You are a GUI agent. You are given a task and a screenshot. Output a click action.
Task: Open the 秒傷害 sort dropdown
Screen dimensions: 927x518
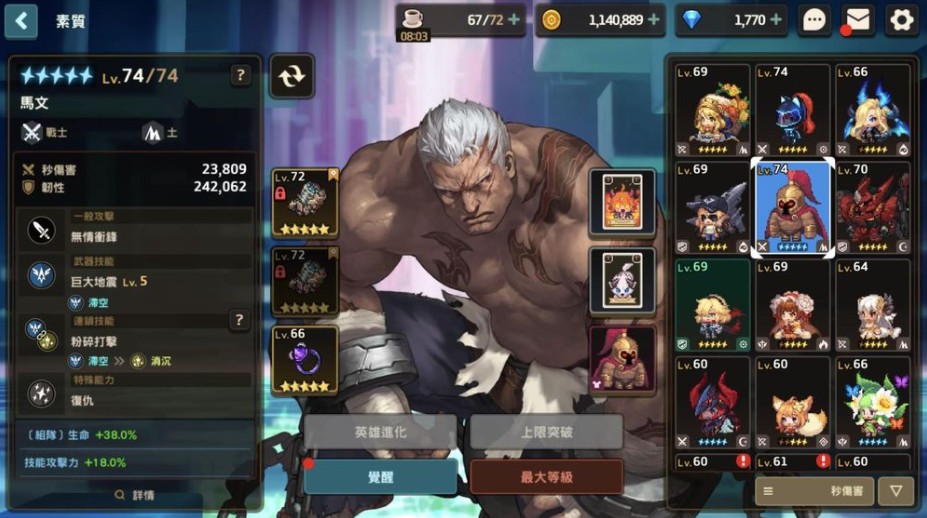click(813, 491)
